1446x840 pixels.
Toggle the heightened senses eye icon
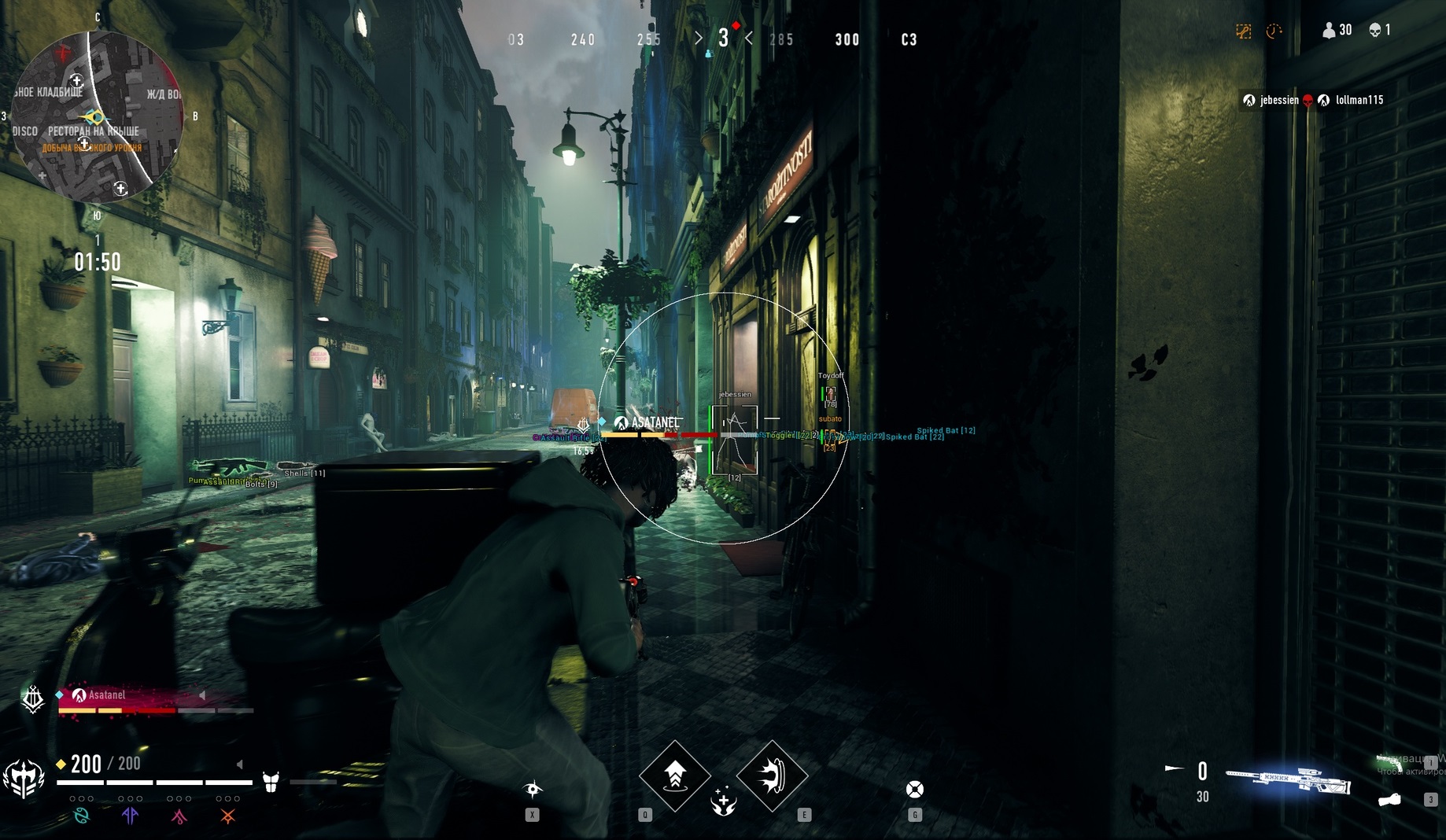tap(533, 789)
